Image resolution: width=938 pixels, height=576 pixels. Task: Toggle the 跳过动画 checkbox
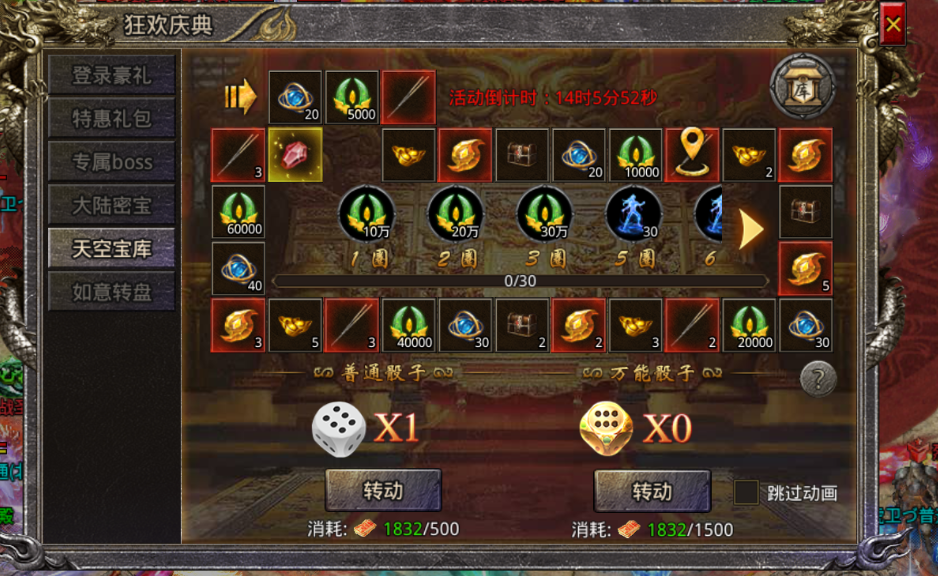tap(746, 492)
